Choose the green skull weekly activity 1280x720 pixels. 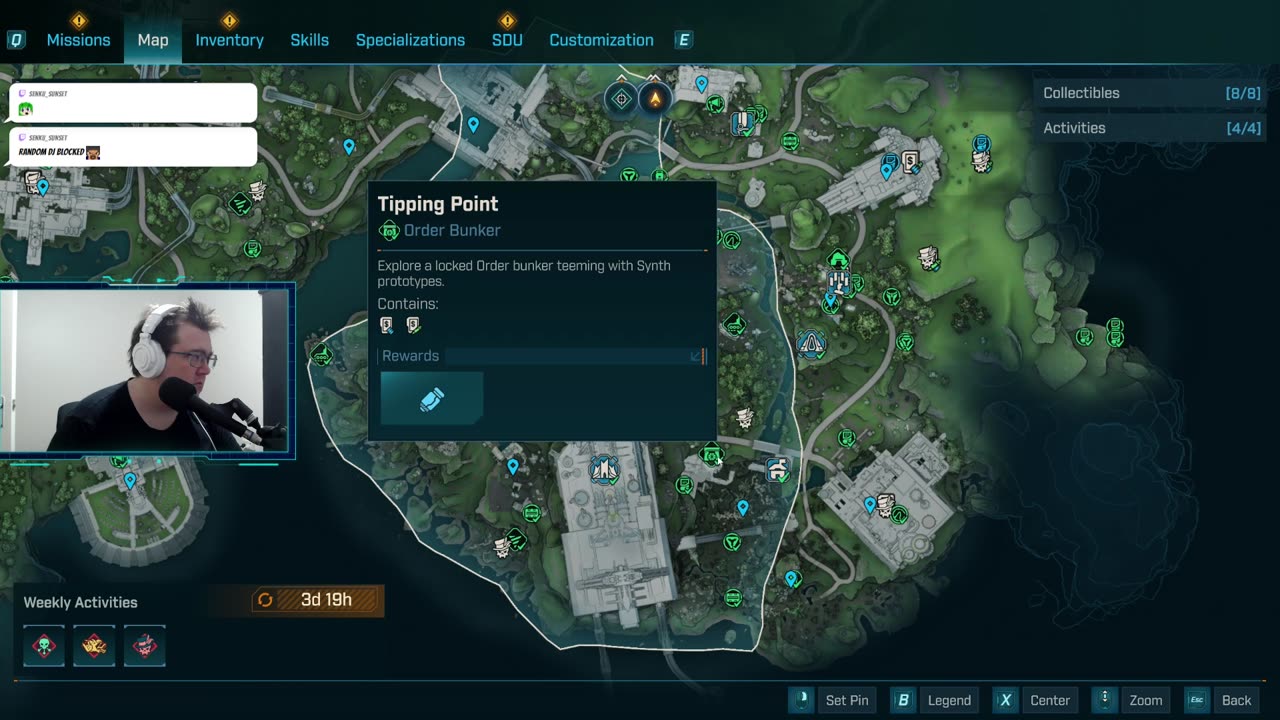point(44,646)
